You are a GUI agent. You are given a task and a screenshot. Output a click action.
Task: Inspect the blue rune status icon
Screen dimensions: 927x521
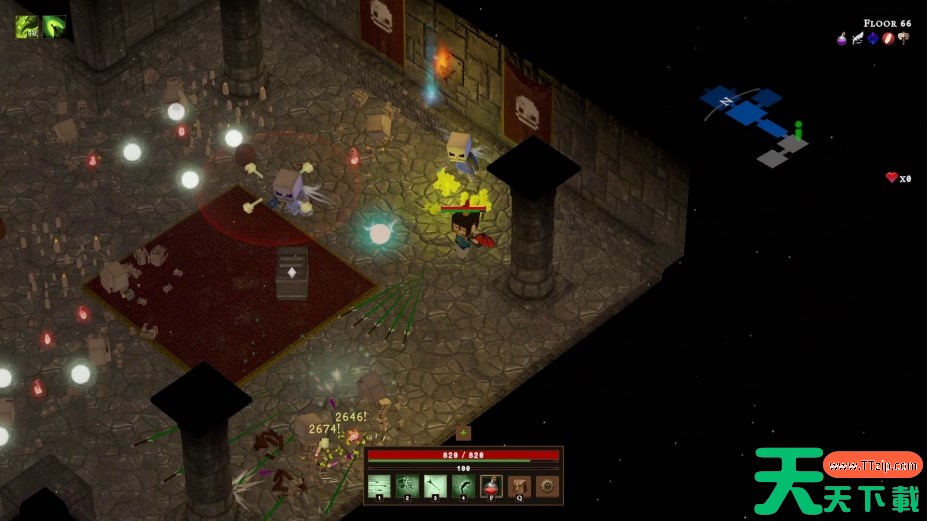click(x=872, y=39)
